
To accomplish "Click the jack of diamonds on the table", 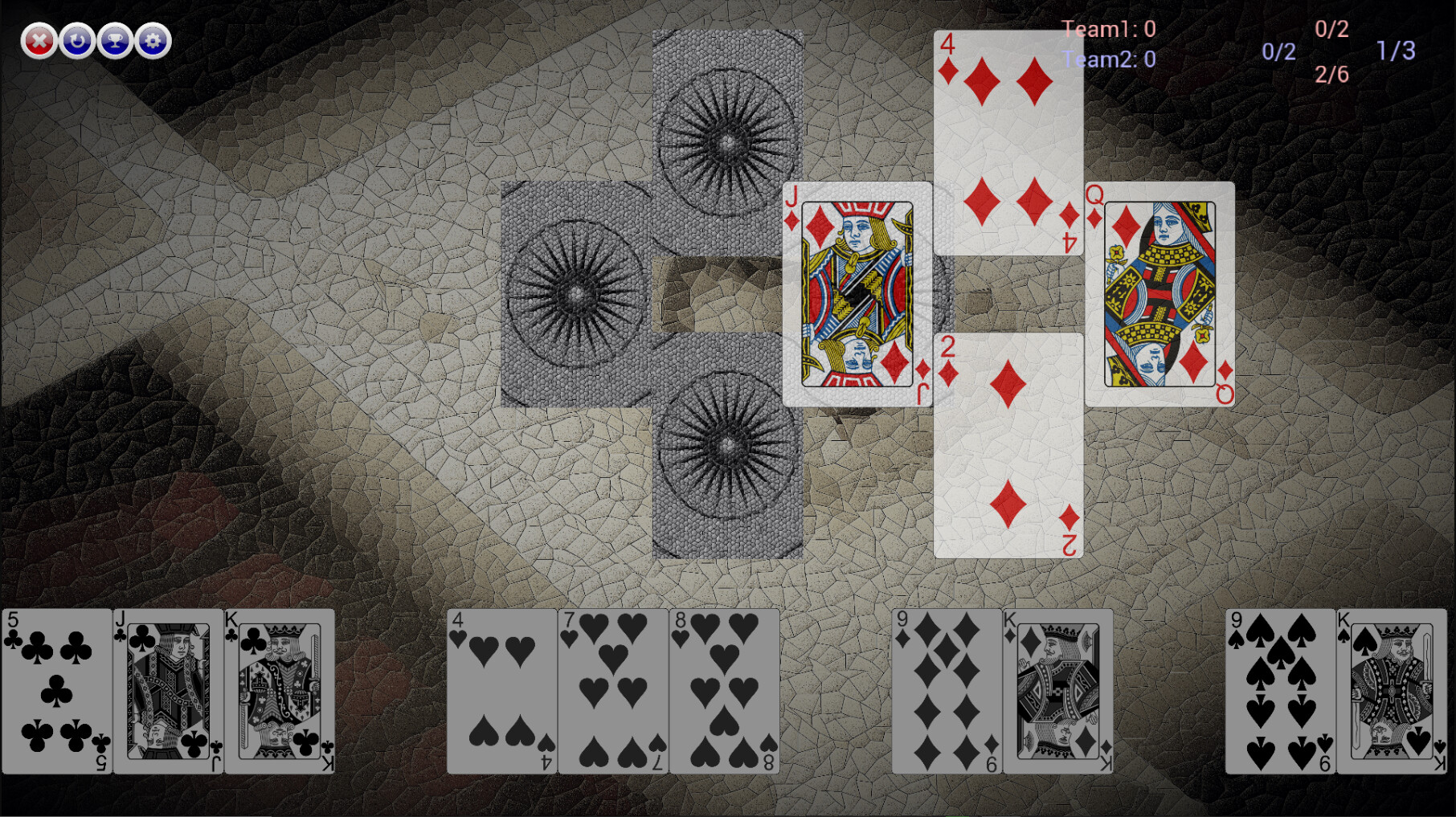I will pos(857,293).
